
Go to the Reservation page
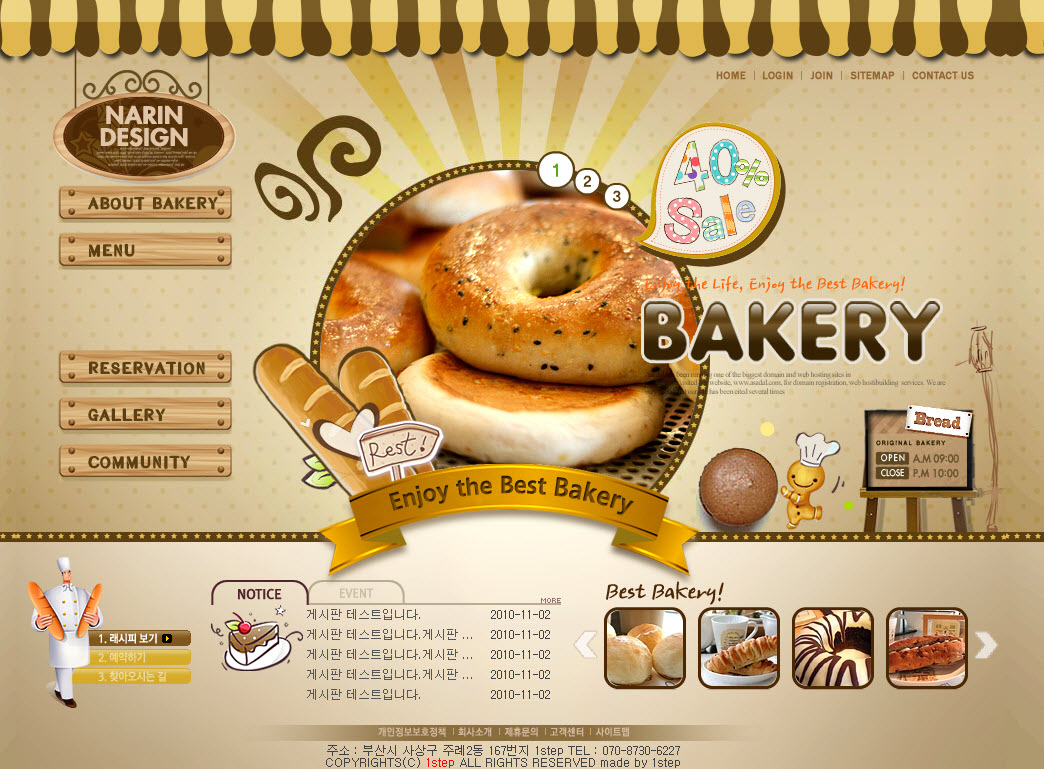coord(145,368)
